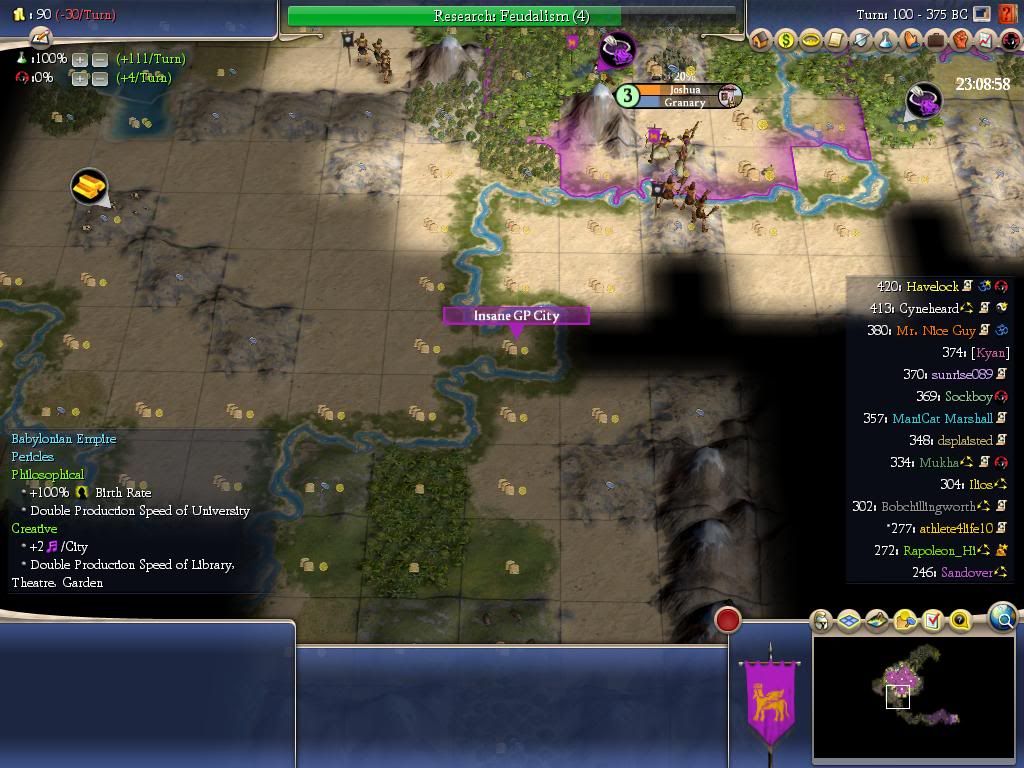
Task: Increase the research rate percentage
Action: tap(80, 59)
